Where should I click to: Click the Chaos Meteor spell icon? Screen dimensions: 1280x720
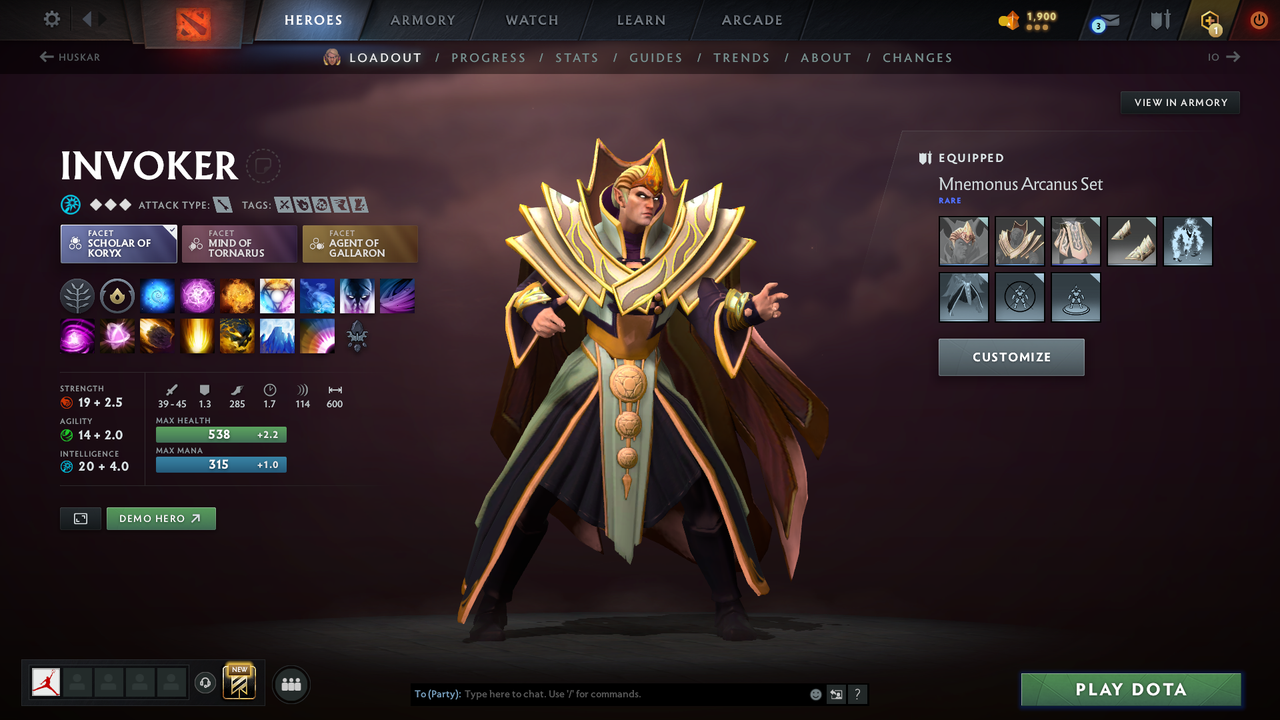[157, 335]
